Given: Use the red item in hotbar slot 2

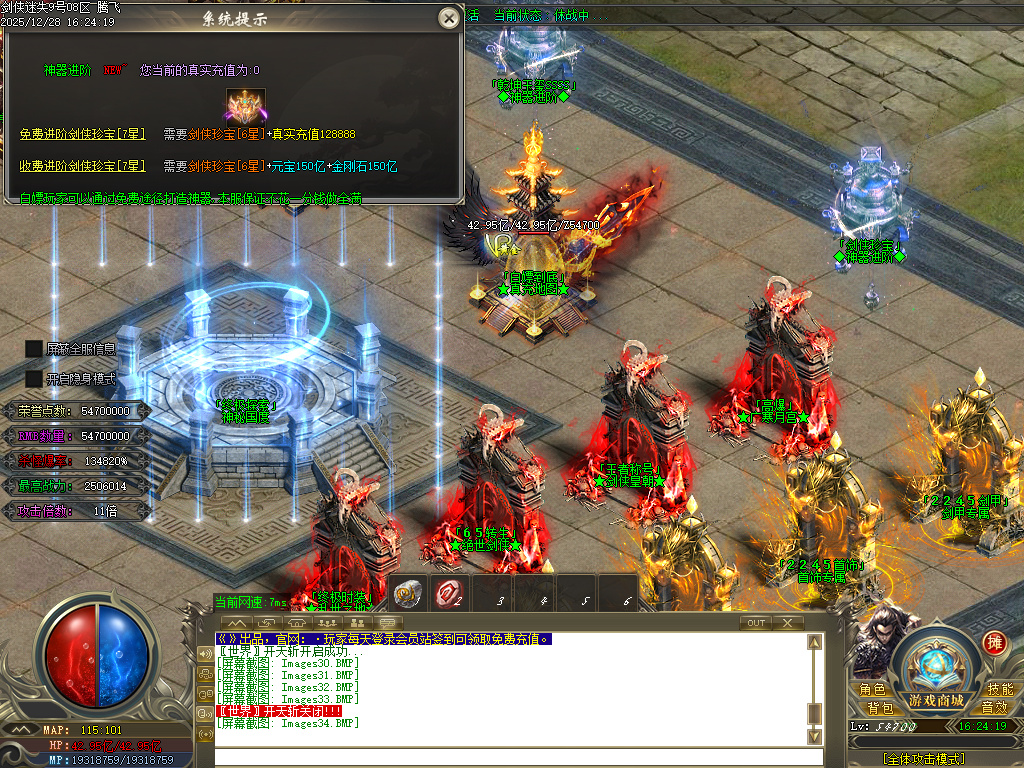Looking at the screenshot, I should click(x=449, y=592).
